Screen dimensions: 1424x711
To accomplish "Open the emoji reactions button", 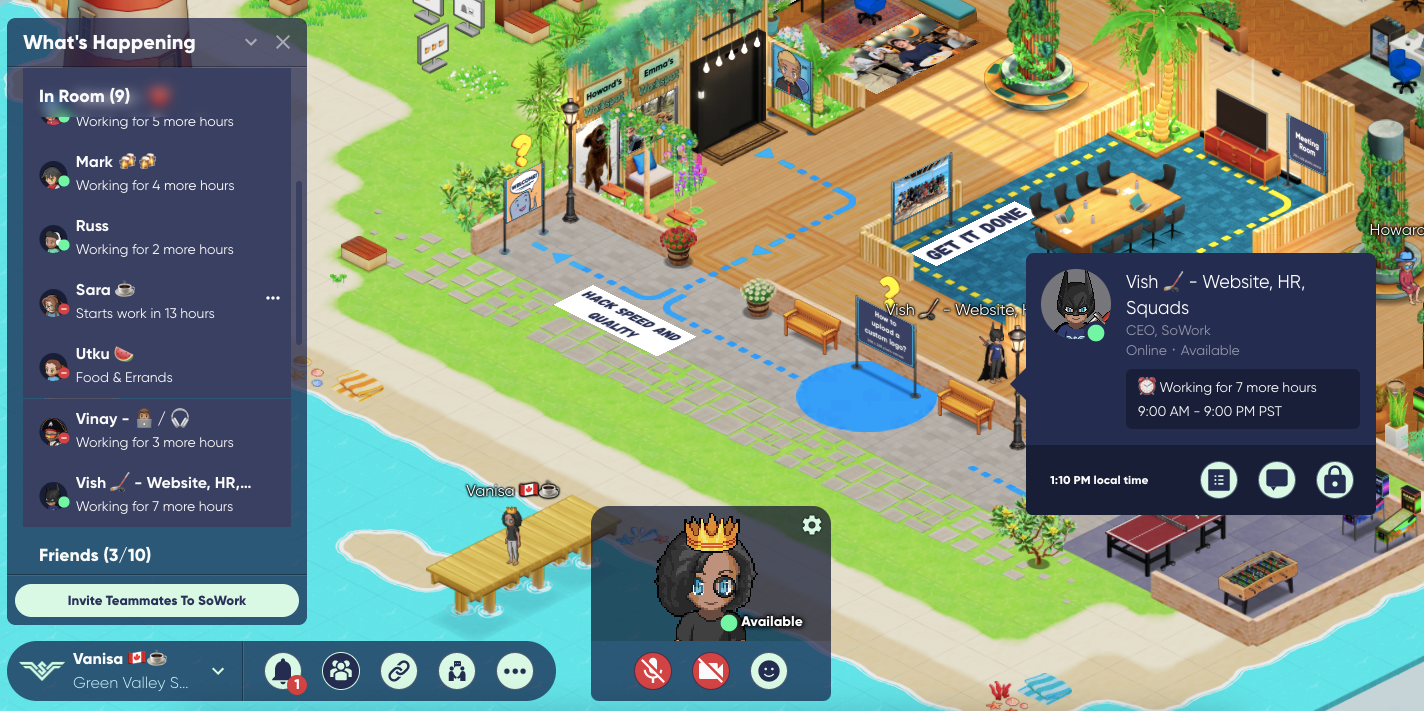I will coord(768,671).
